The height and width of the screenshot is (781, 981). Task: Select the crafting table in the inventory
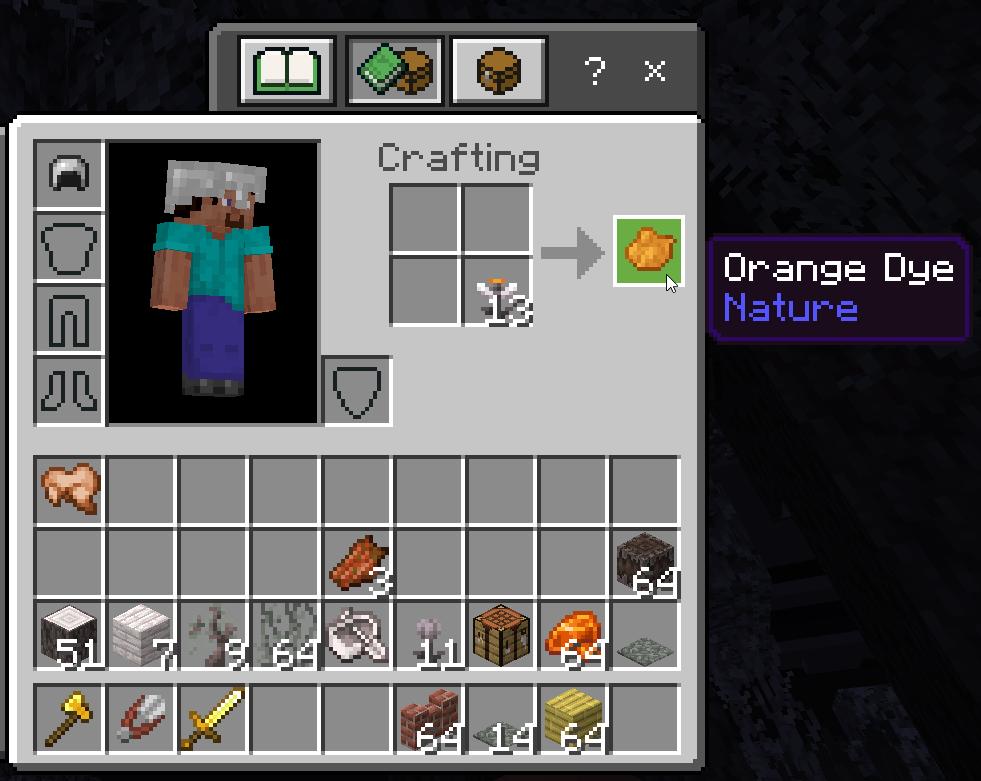(501, 635)
